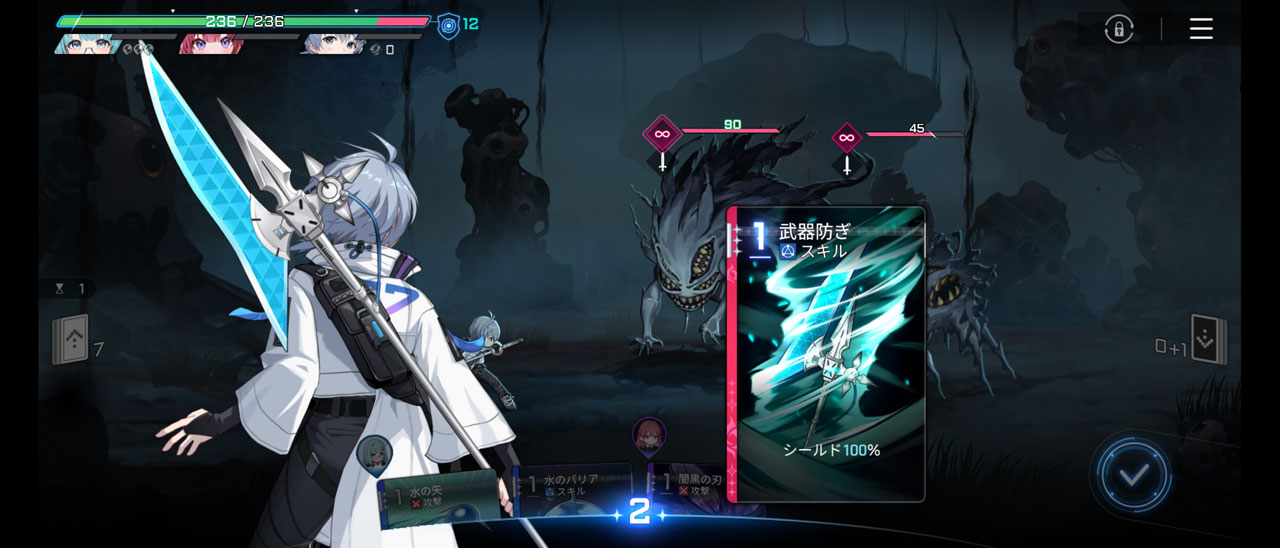Screen dimensions: 1280x548
Task: Open the draw pile deck icon
Action: click(70, 341)
